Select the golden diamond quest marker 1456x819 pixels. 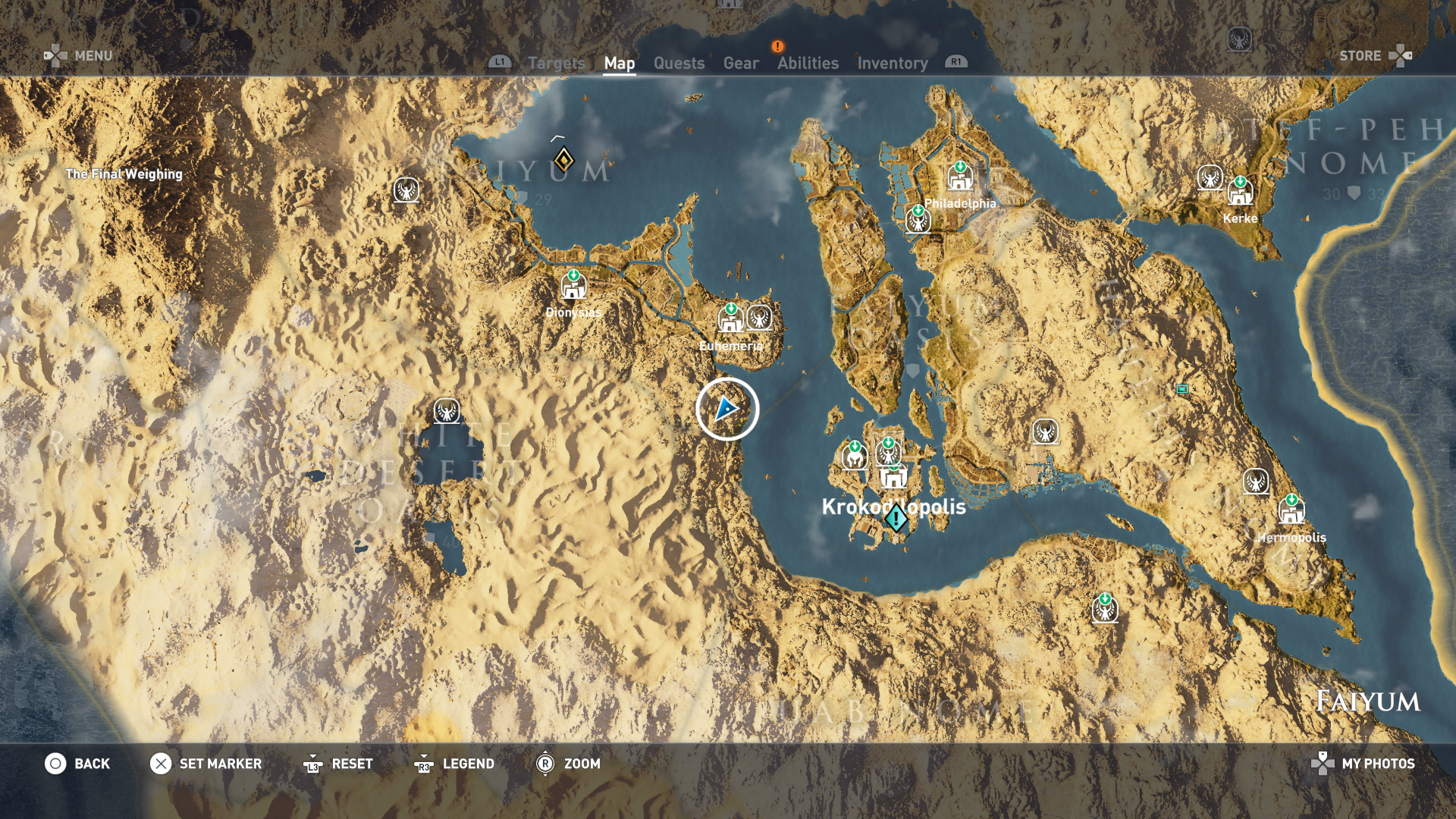563,160
